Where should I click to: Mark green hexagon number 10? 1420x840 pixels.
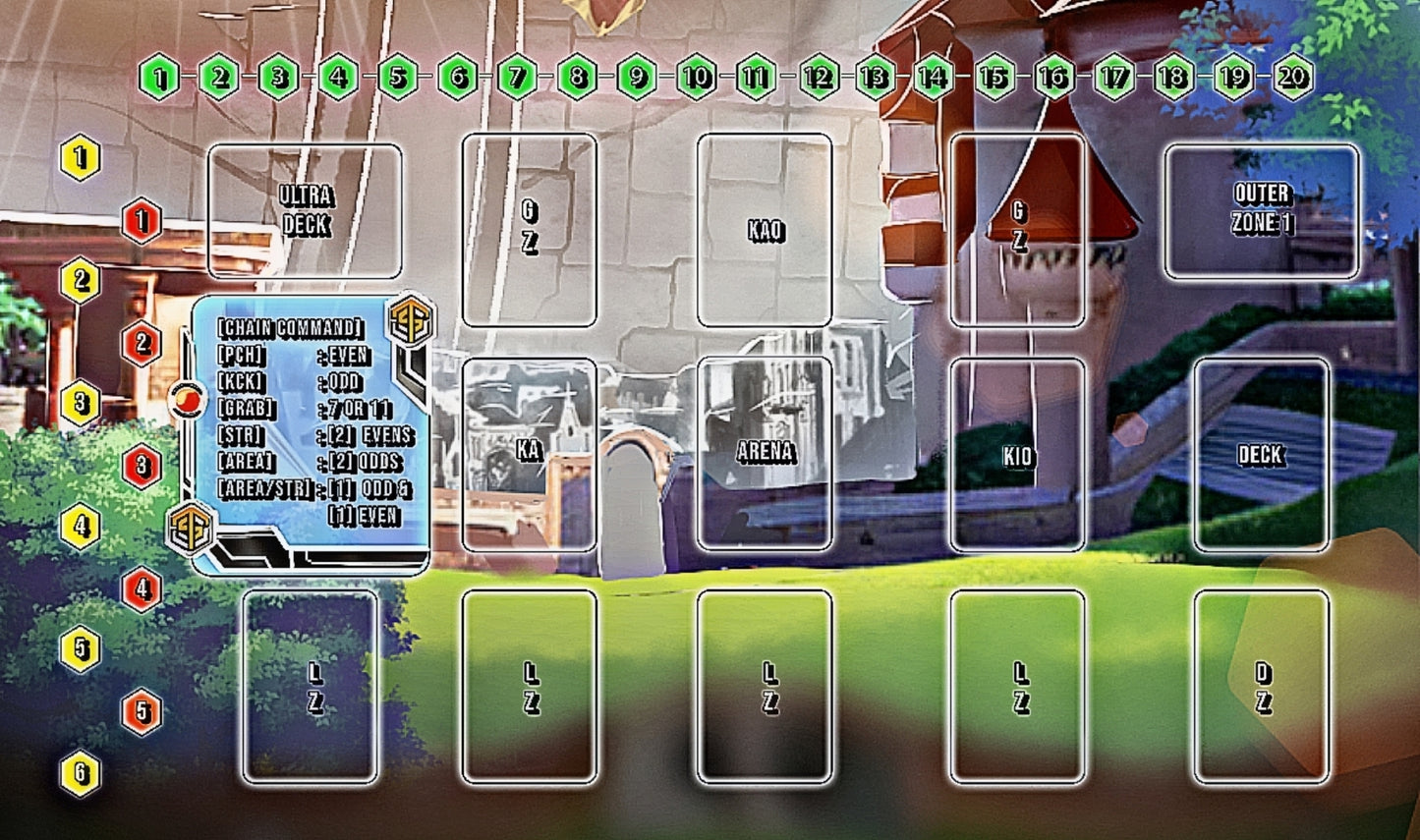pos(697,77)
